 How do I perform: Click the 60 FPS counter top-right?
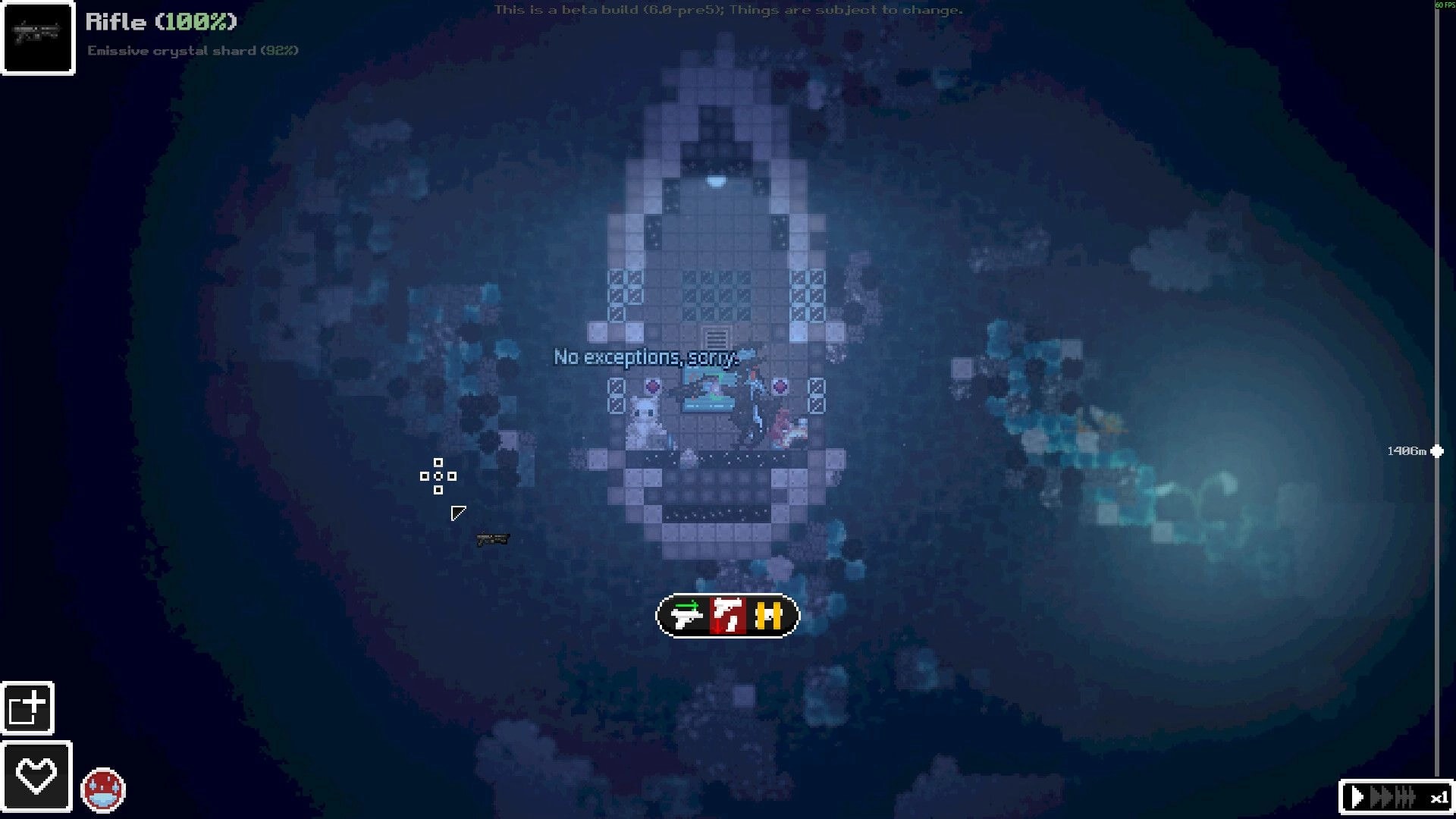(1444, 5)
